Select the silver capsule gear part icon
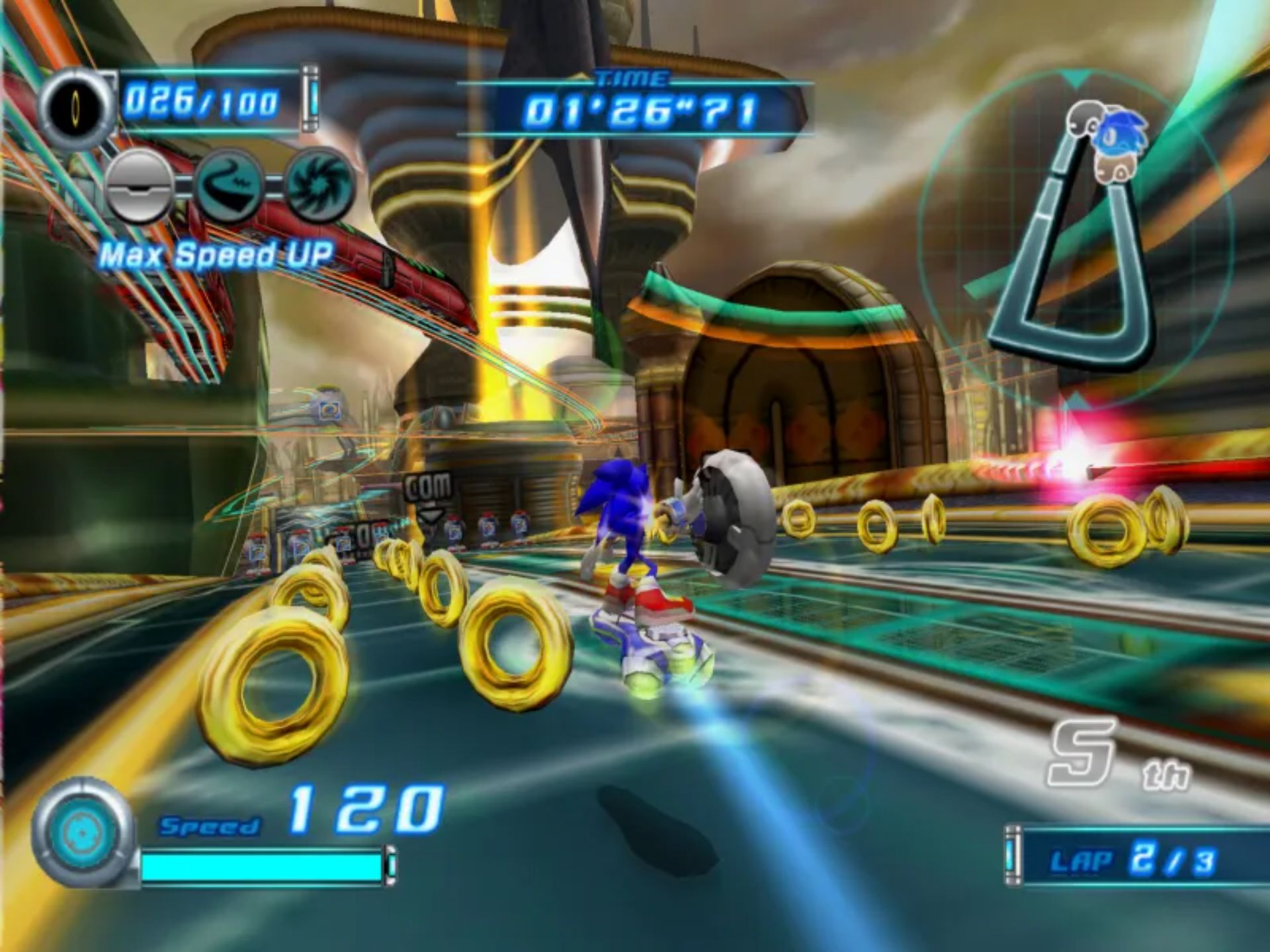Image resolution: width=1270 pixels, height=952 pixels. point(140,186)
